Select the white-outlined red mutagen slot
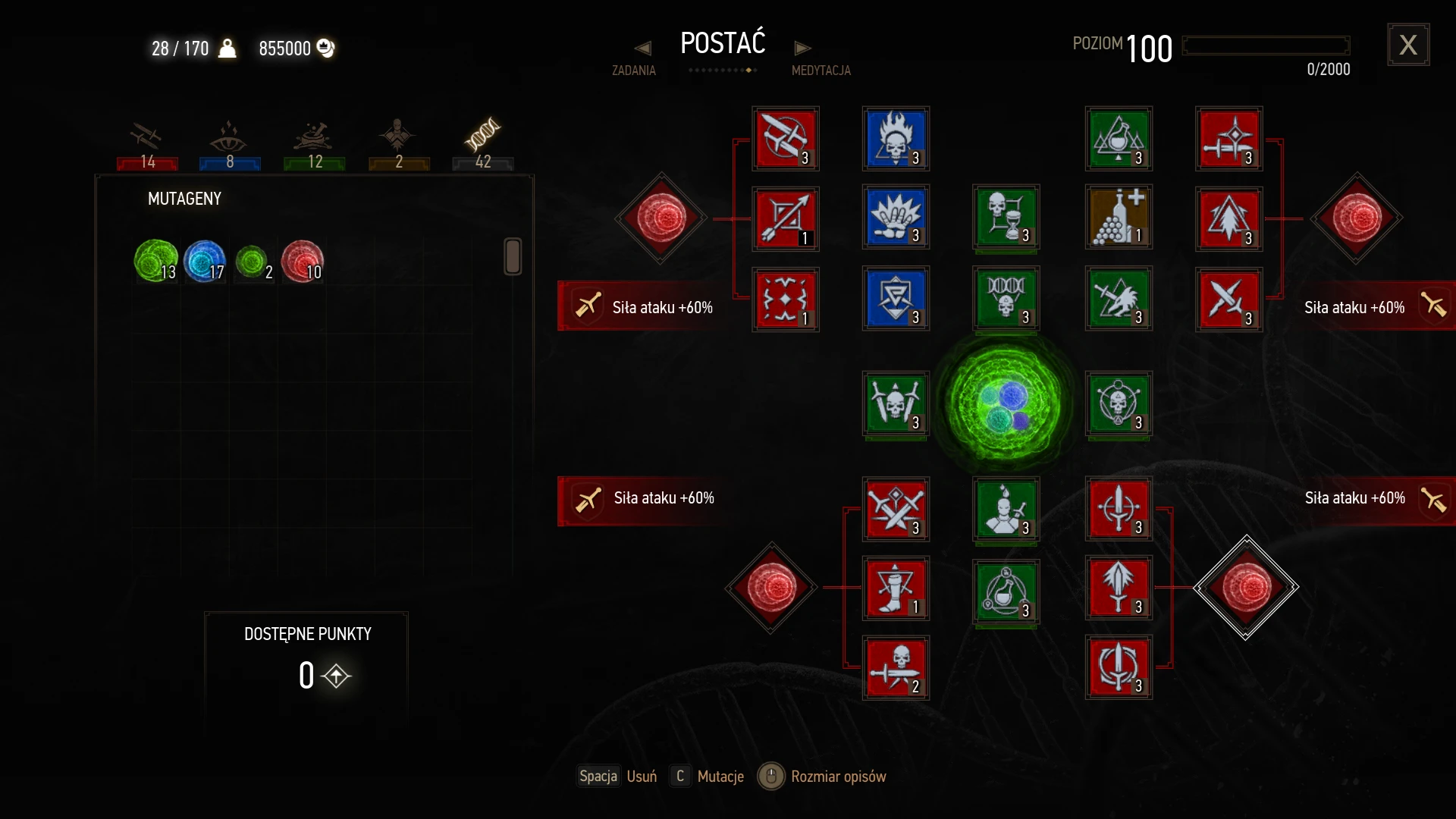This screenshot has height=819, width=1456. [1246, 588]
